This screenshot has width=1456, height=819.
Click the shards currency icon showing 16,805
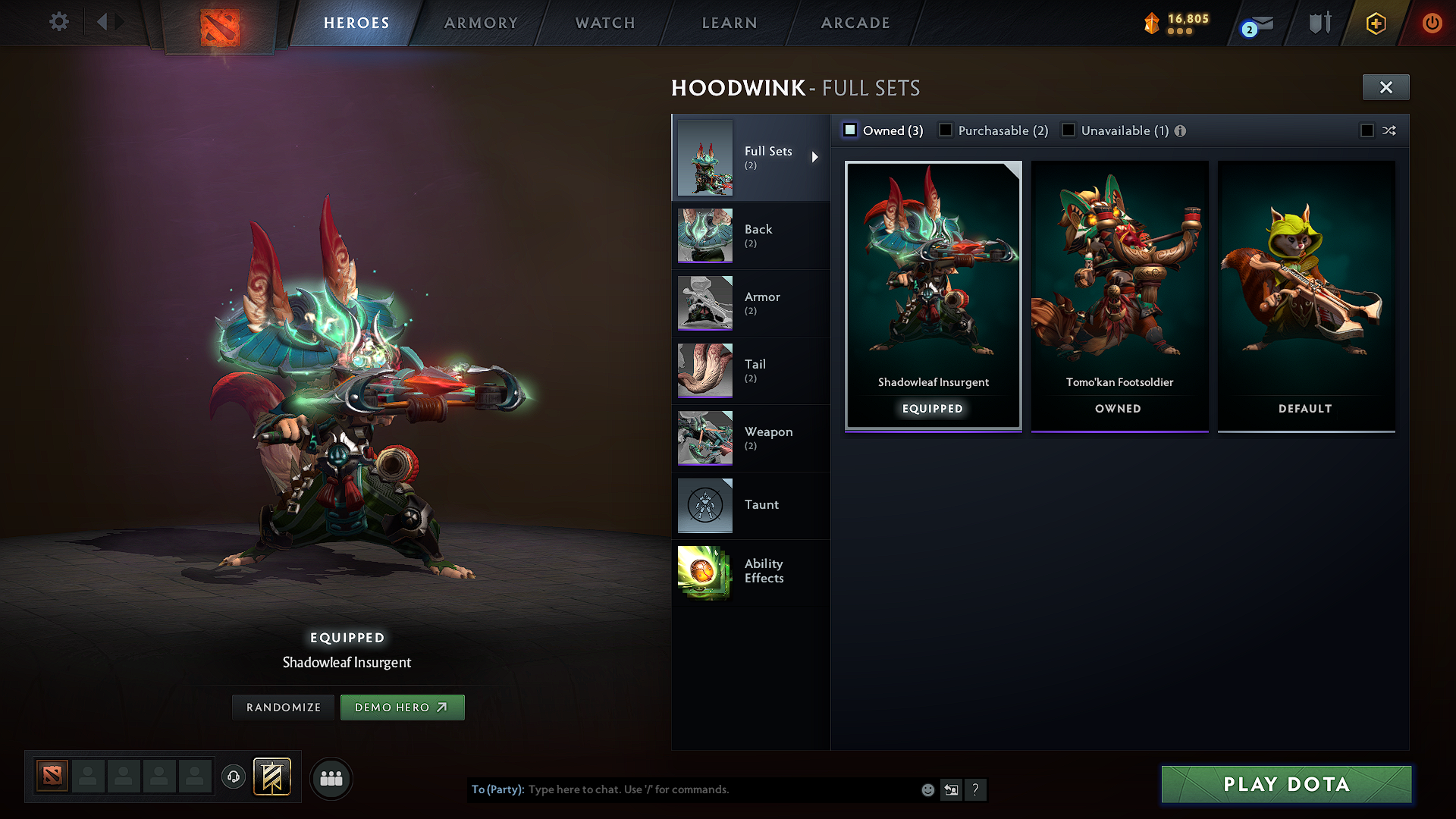click(1152, 23)
